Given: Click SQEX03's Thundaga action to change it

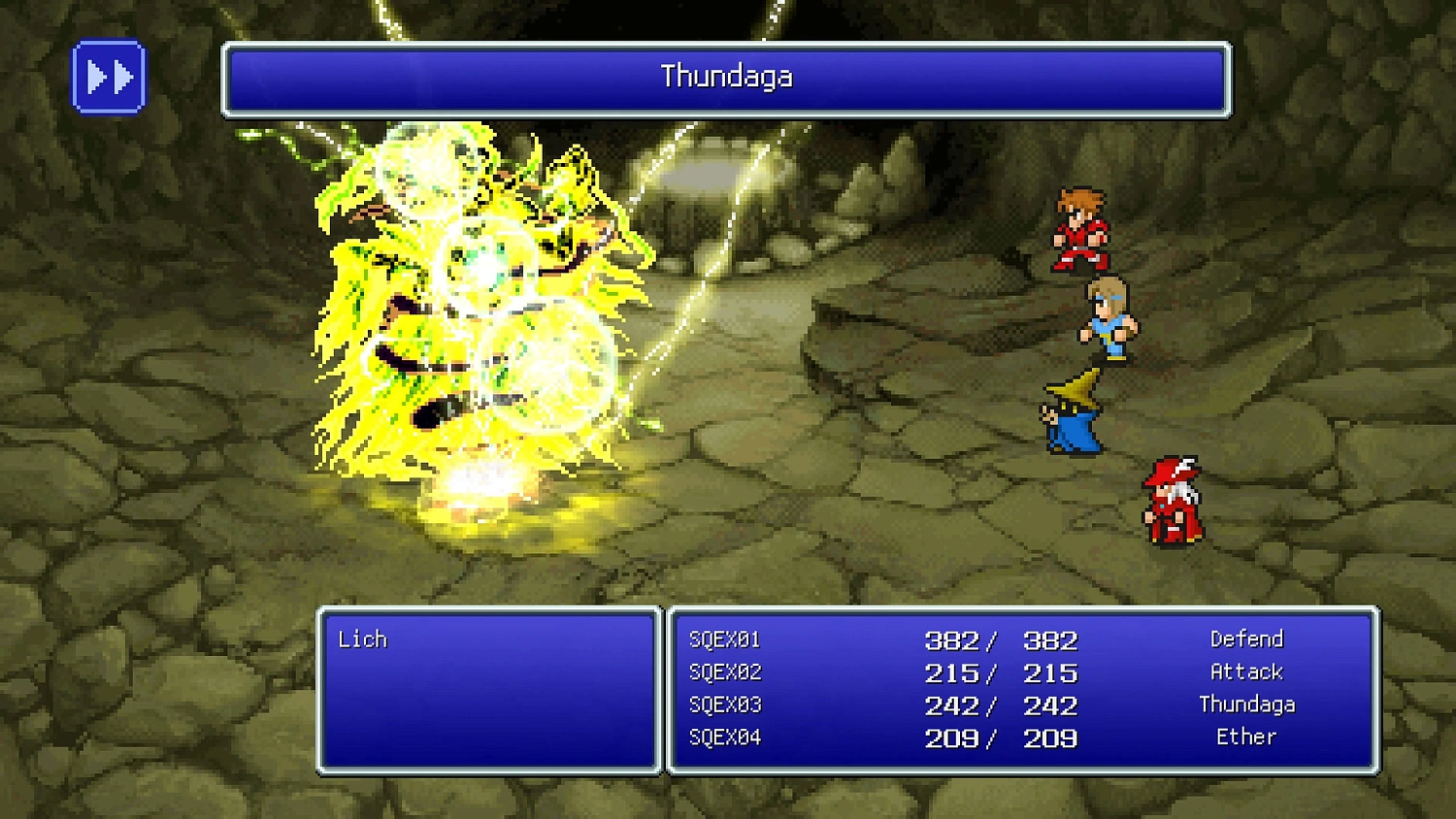Looking at the screenshot, I should (1246, 704).
